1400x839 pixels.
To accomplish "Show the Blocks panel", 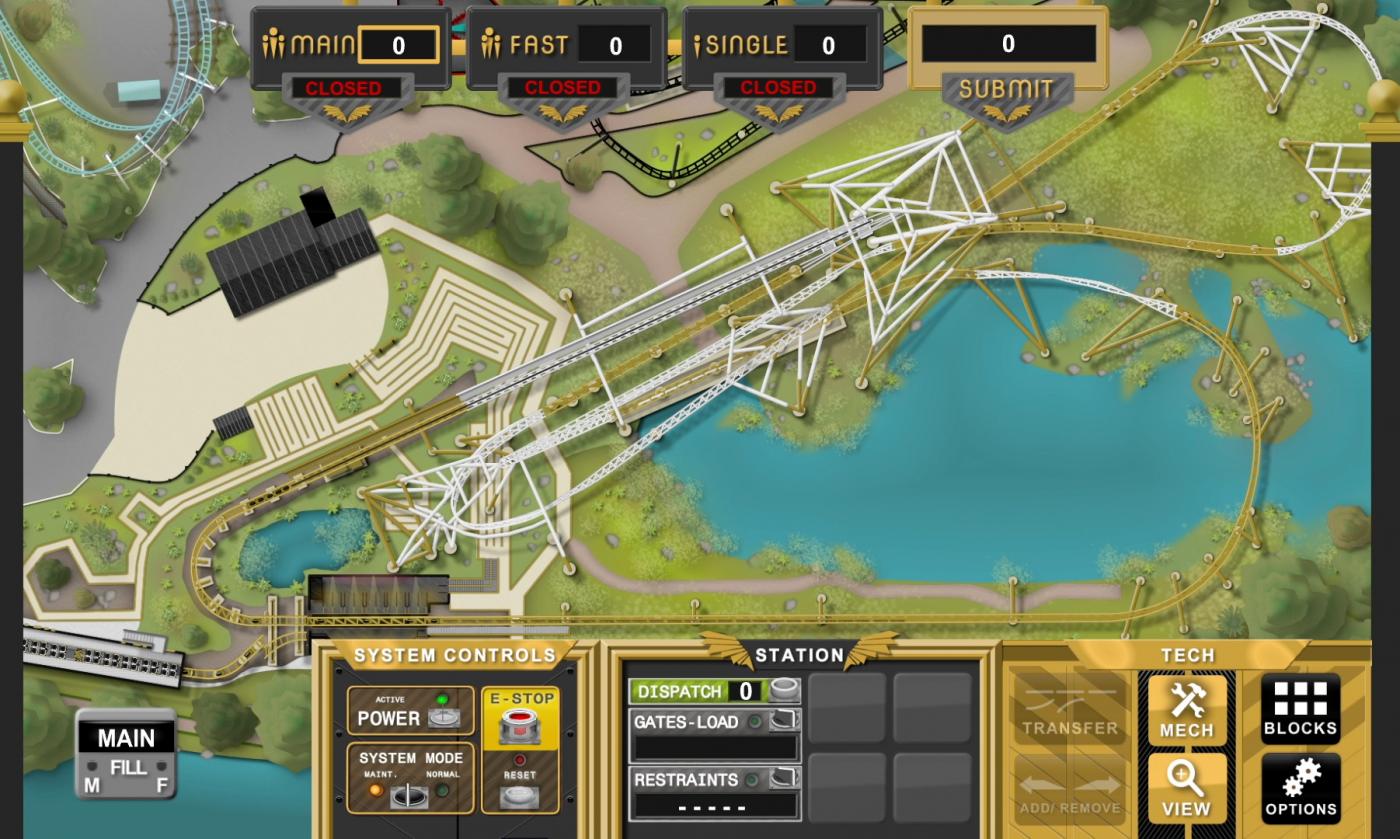I will coord(1300,710).
